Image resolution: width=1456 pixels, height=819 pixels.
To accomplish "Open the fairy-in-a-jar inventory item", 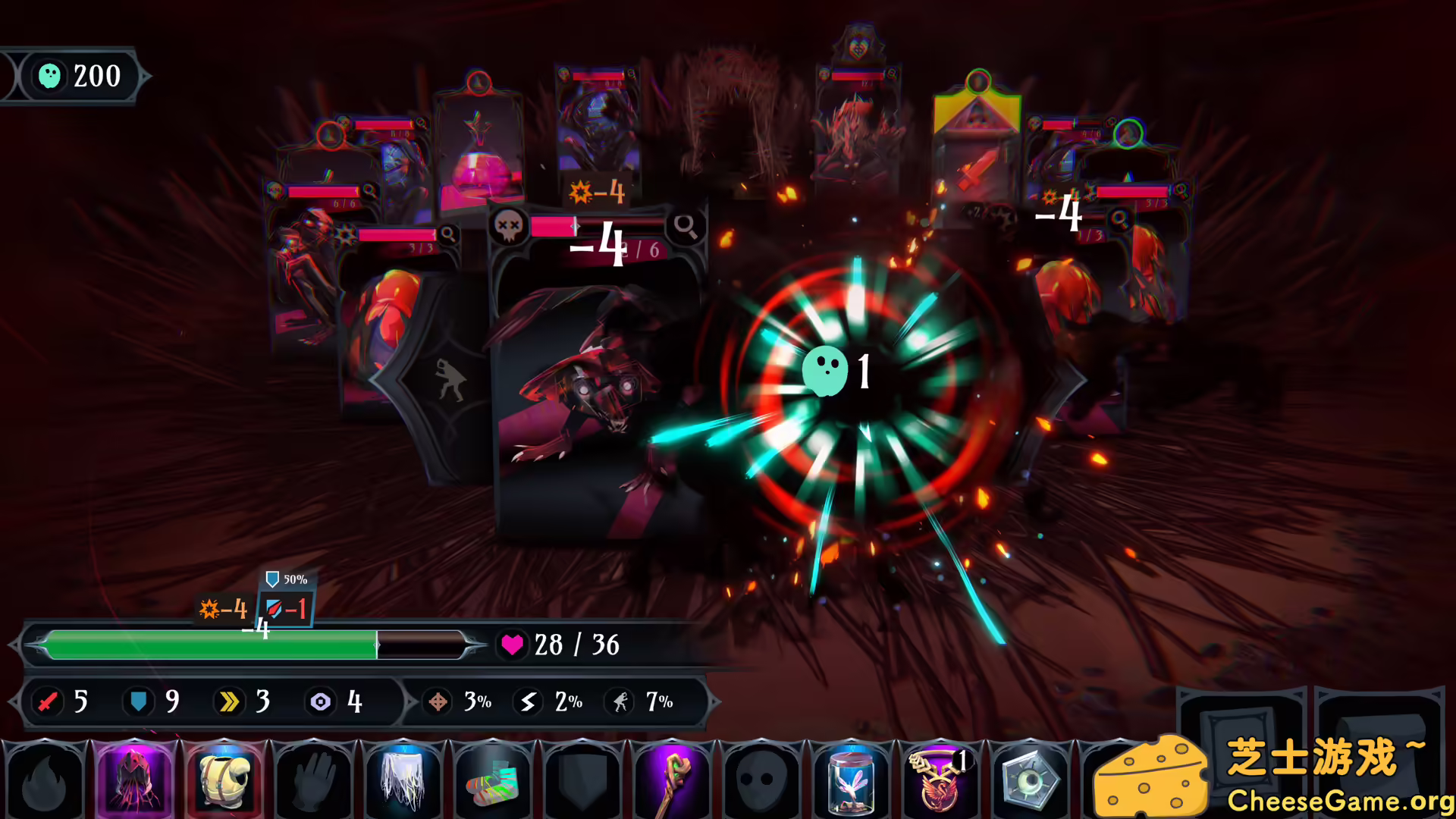I will (x=849, y=780).
